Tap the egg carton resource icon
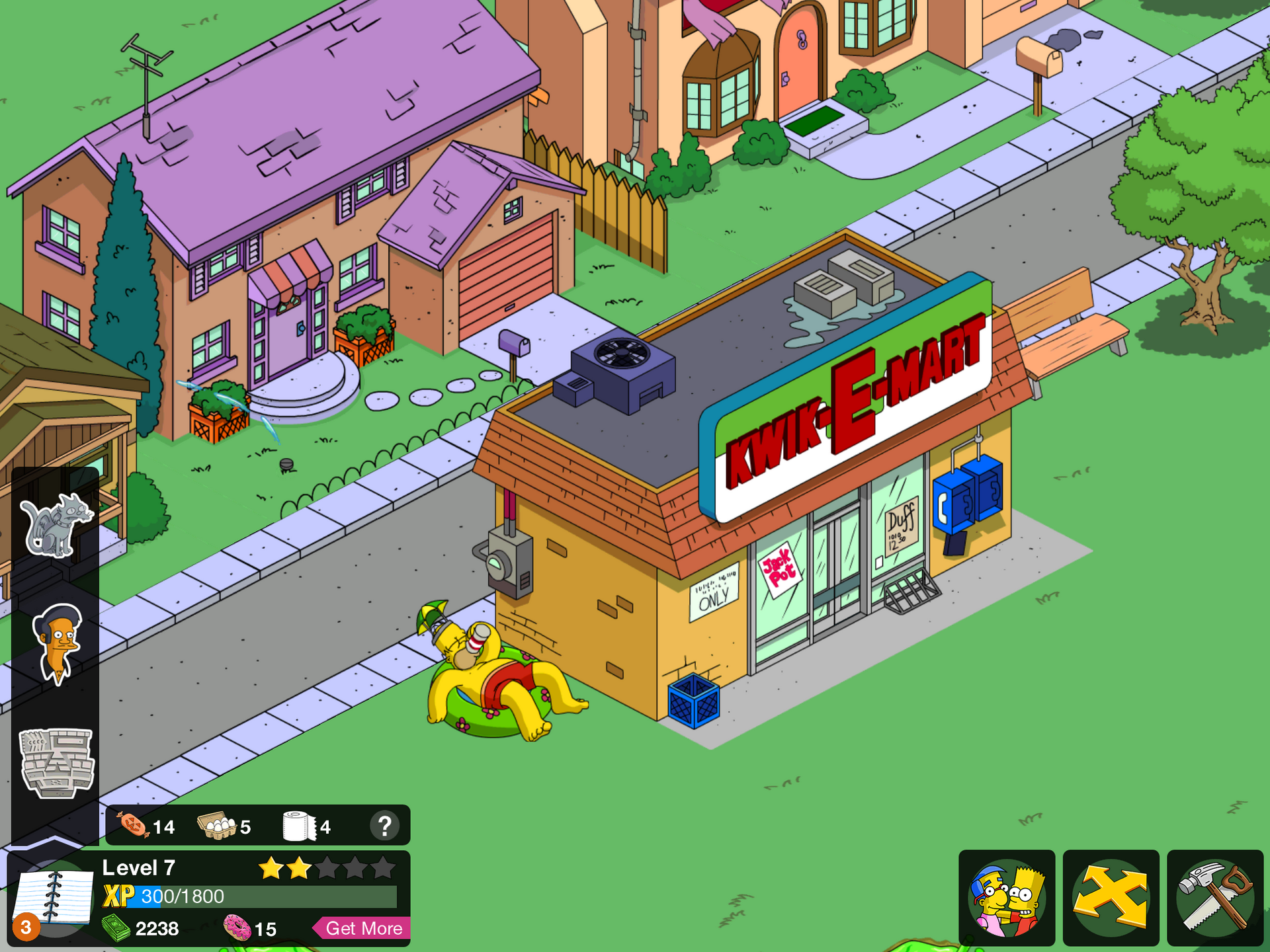 tap(218, 825)
